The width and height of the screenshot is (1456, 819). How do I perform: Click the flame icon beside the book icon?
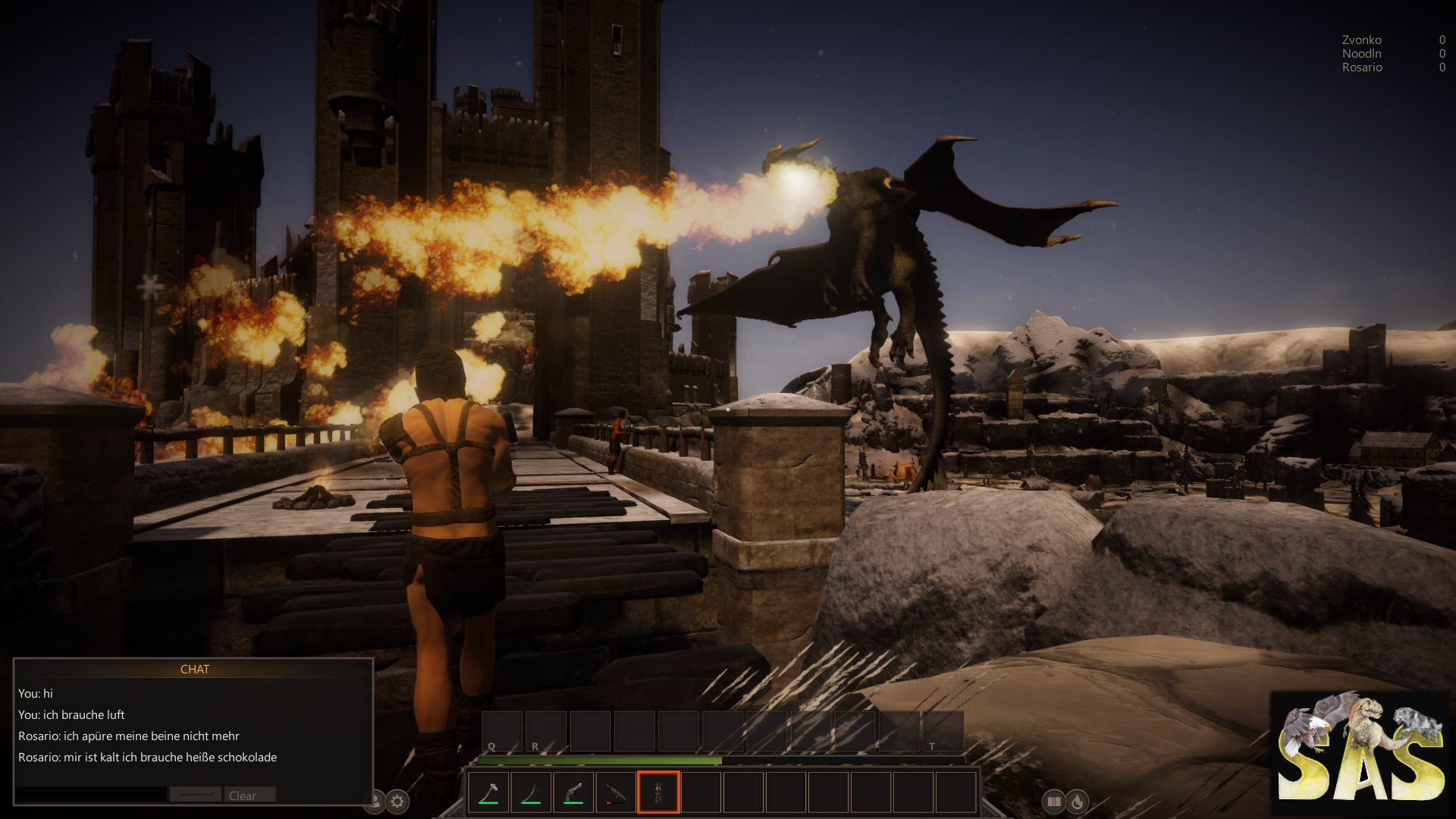(x=1077, y=800)
